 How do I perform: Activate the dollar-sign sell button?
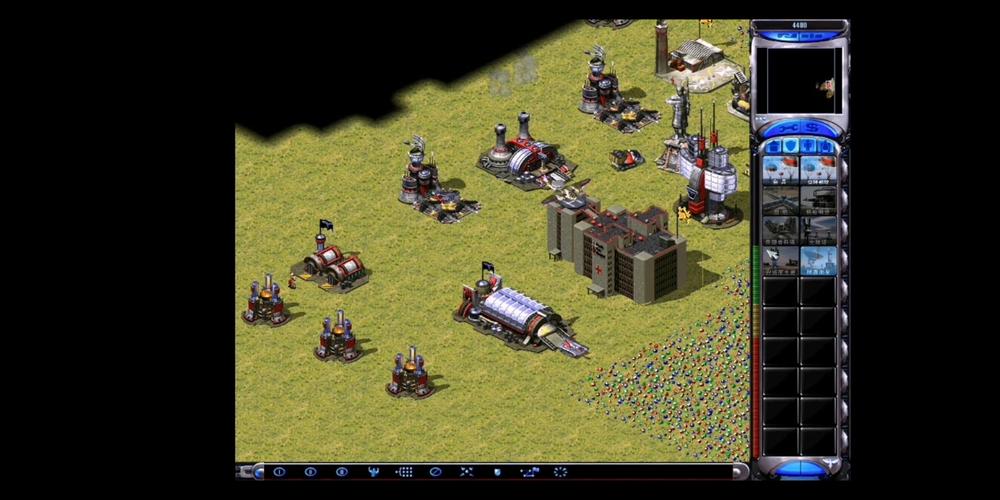(812, 127)
